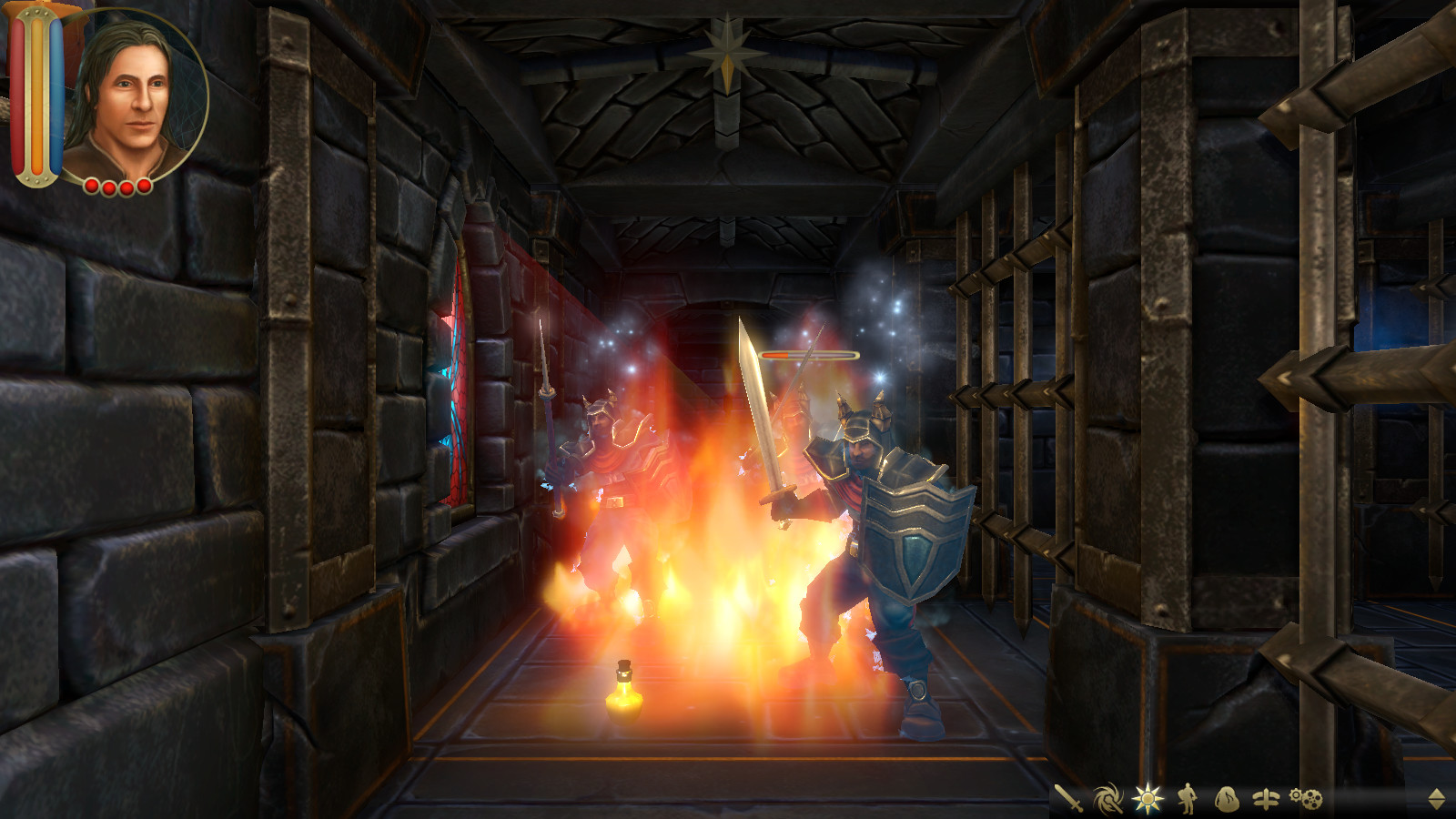Click the red health bar column
This screenshot has width=1456, height=819.
(18, 96)
